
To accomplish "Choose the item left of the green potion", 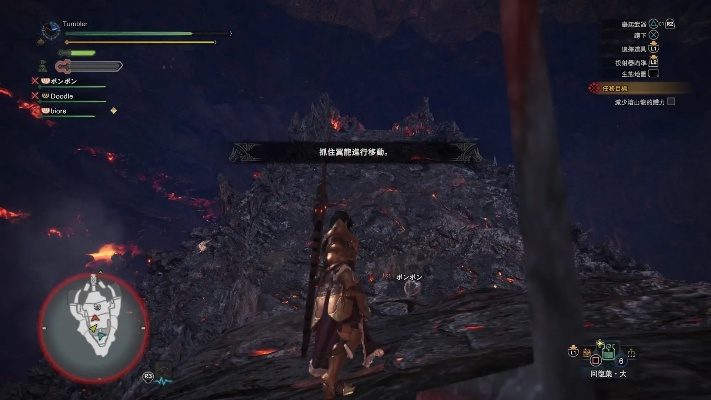I will pyautogui.click(x=586, y=352).
